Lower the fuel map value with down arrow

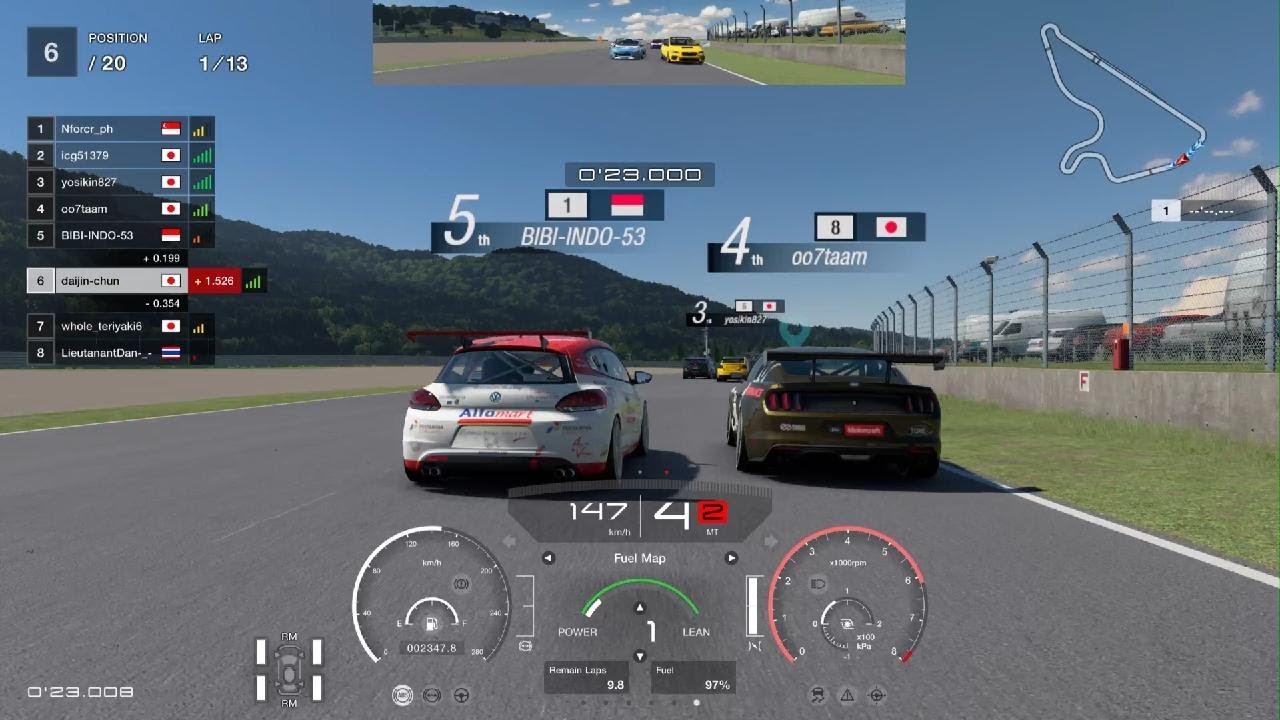pos(639,657)
